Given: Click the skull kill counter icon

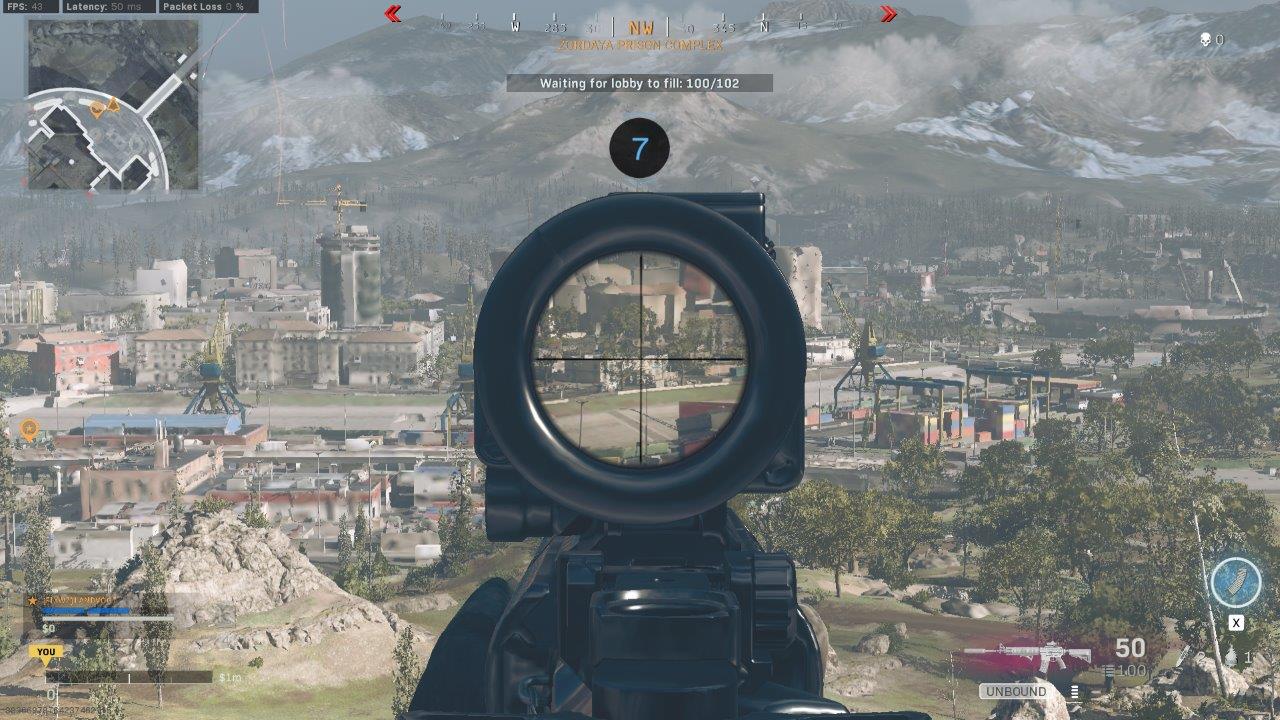Looking at the screenshot, I should (1204, 41).
